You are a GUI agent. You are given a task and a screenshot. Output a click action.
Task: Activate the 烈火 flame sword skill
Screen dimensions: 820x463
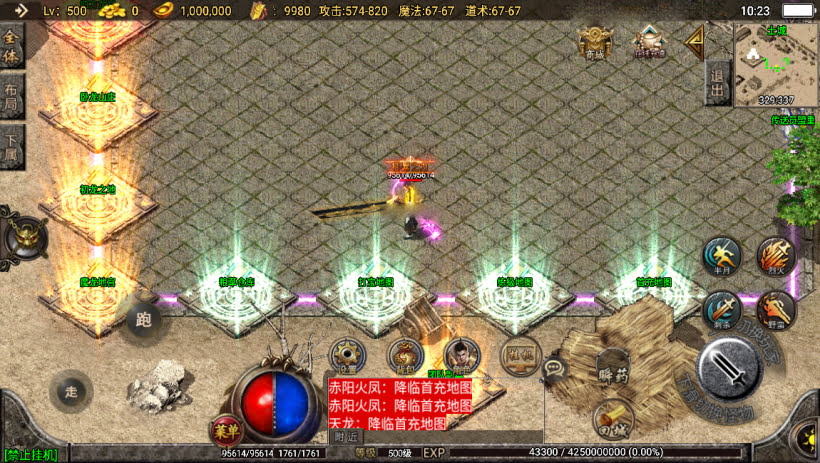click(x=776, y=256)
